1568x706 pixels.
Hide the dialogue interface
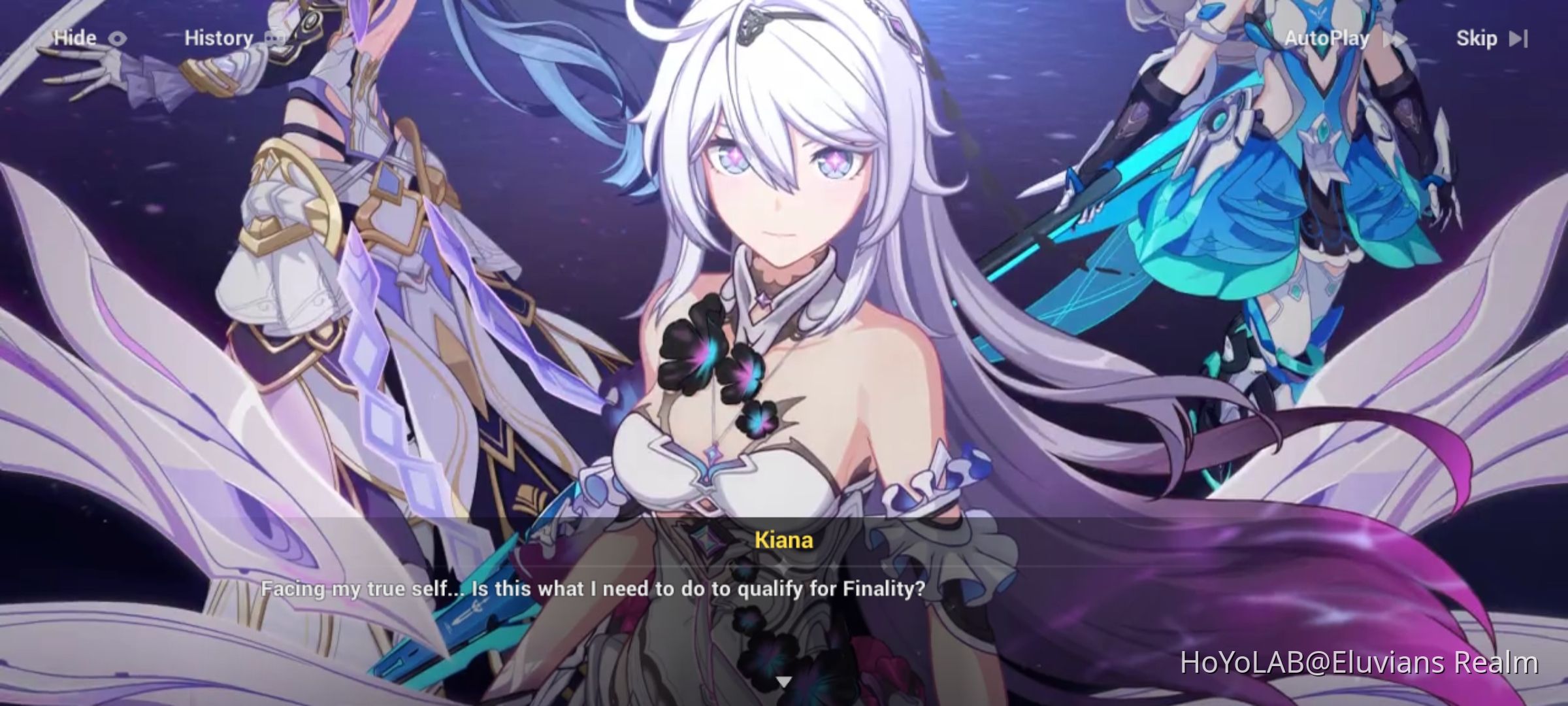[x=81, y=37]
